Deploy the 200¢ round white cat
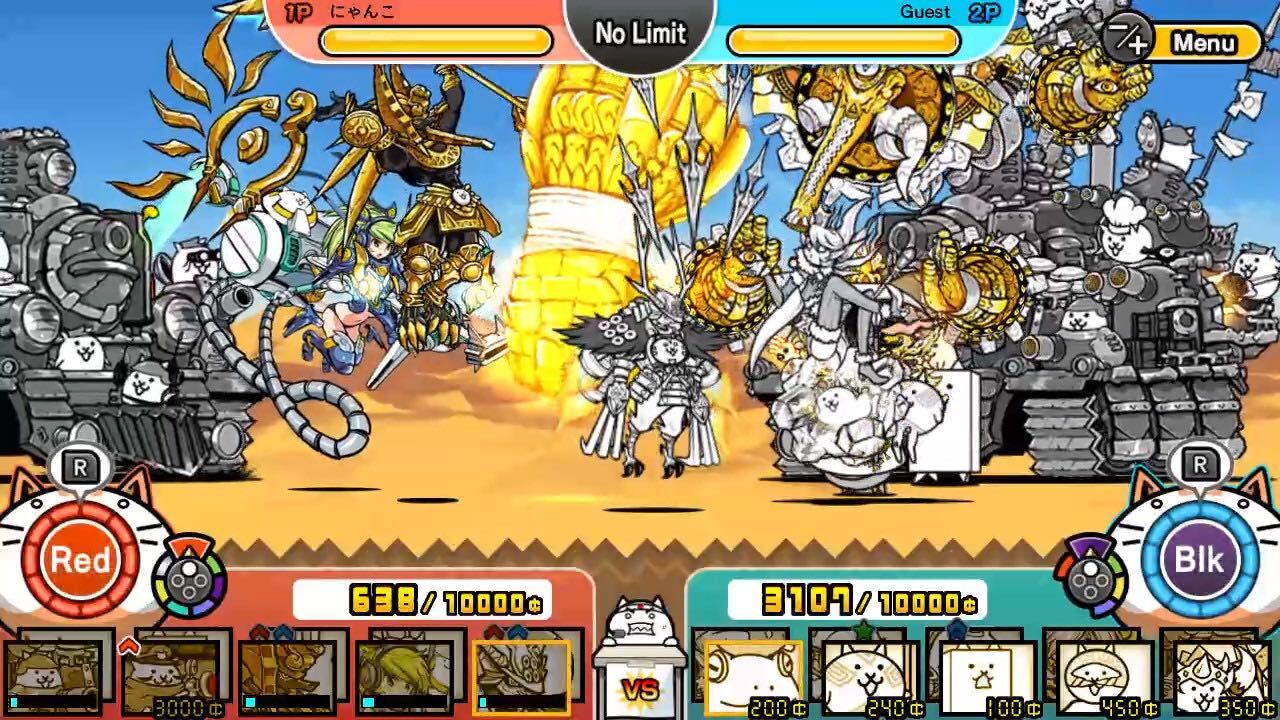 [x=755, y=680]
